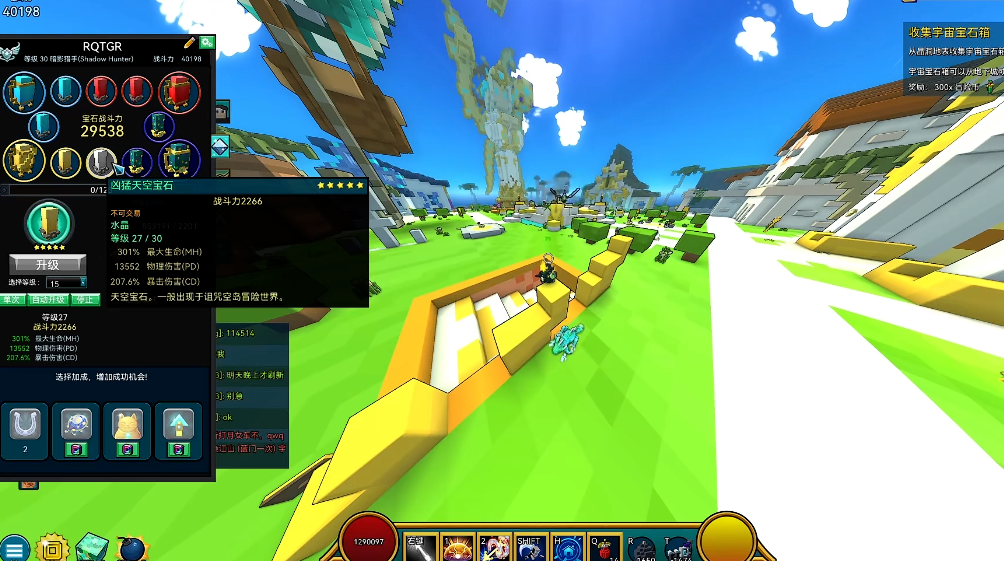Viewport: 1004px width, 561px height.
Task: Click the blue bomb icon
Action: click(x=131, y=547)
